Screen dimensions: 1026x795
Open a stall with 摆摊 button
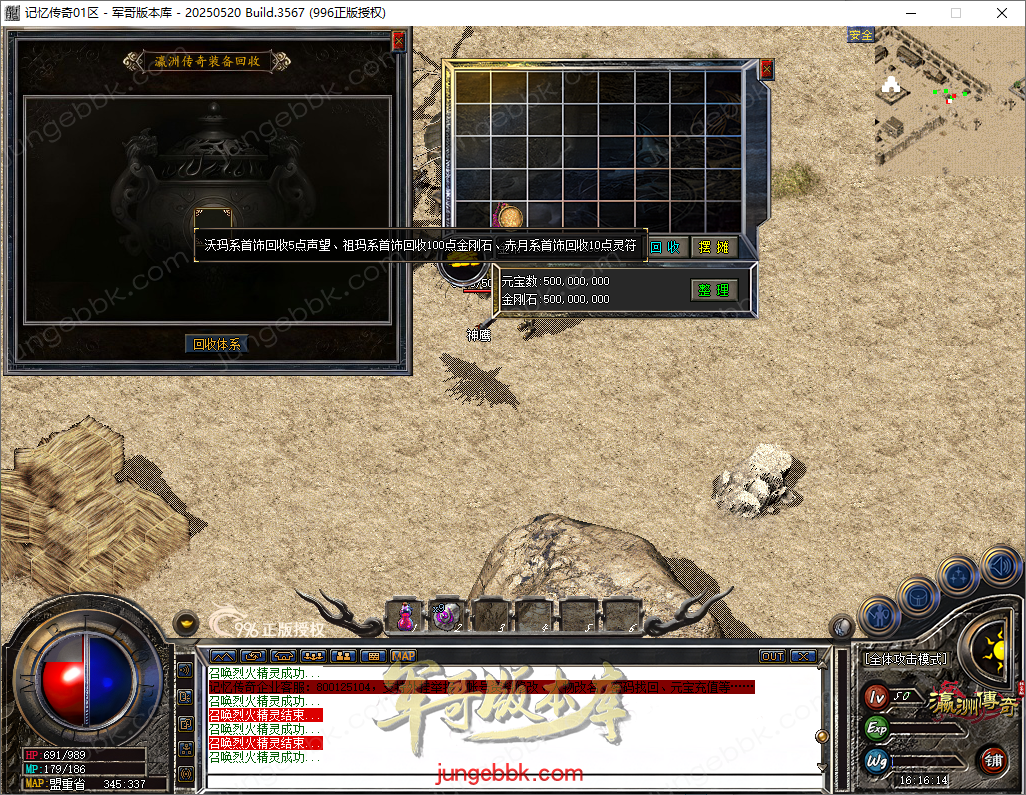pos(714,247)
